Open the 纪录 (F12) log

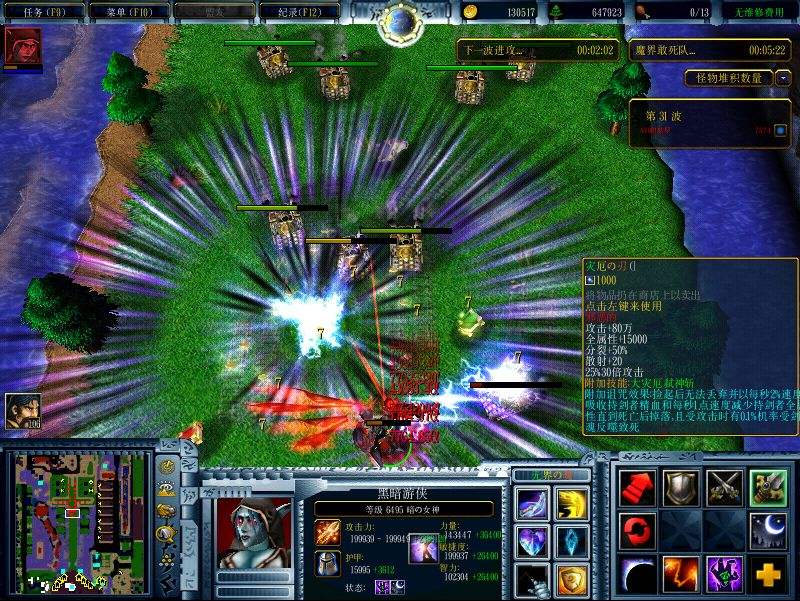point(298,11)
